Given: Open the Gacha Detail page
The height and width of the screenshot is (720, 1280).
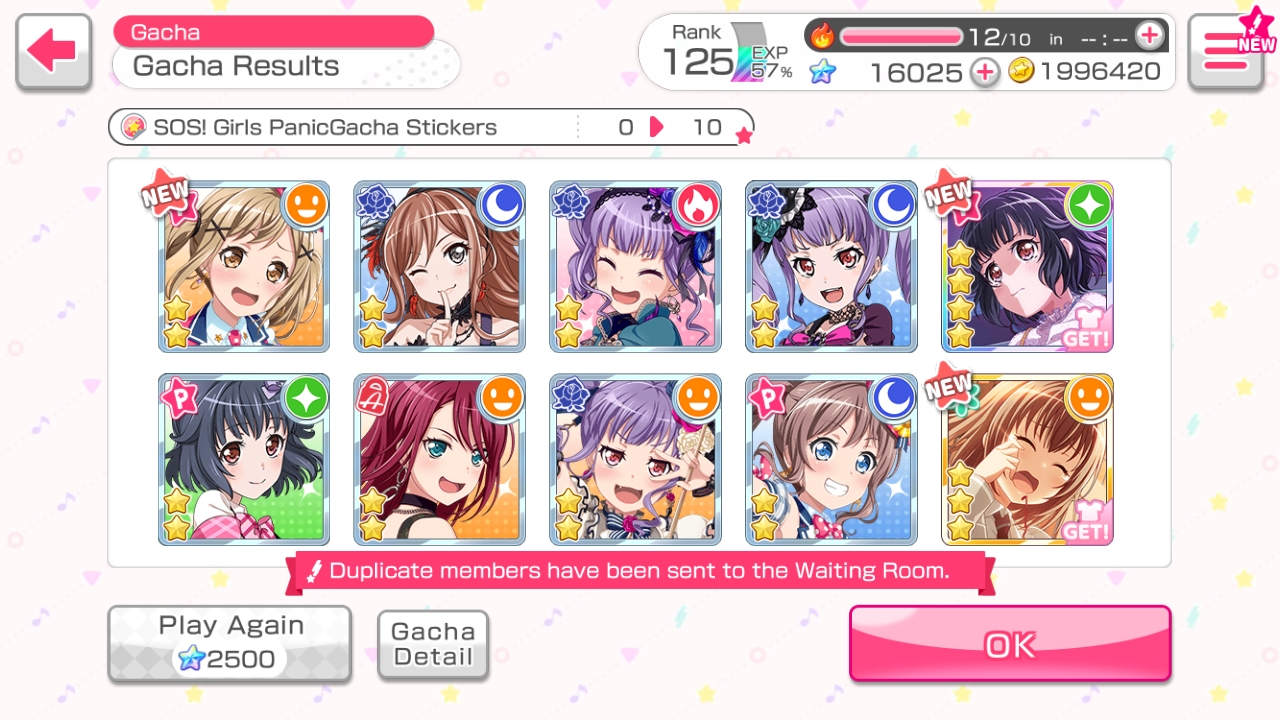Looking at the screenshot, I should coord(433,645).
